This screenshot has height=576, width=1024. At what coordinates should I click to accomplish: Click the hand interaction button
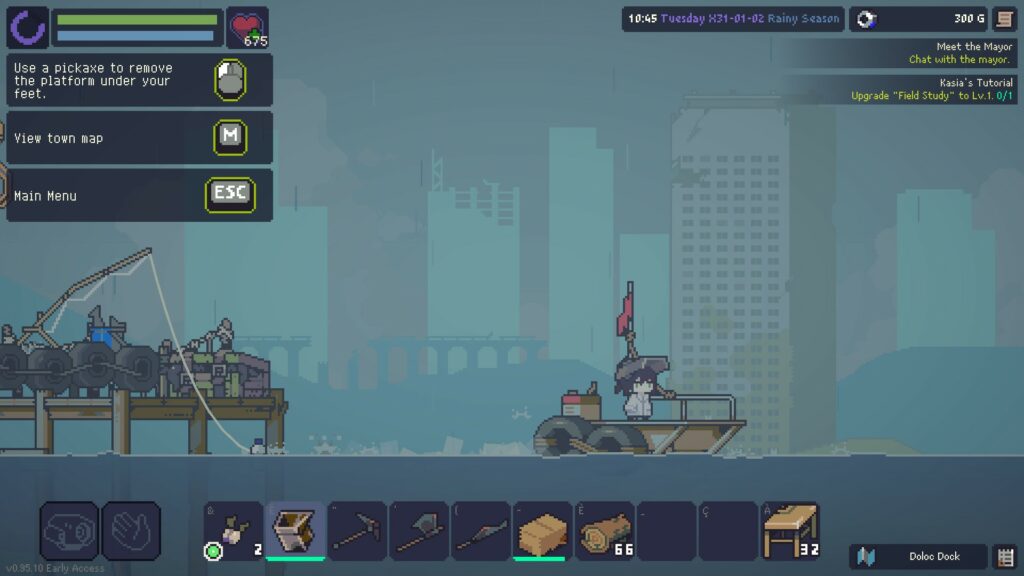point(131,530)
